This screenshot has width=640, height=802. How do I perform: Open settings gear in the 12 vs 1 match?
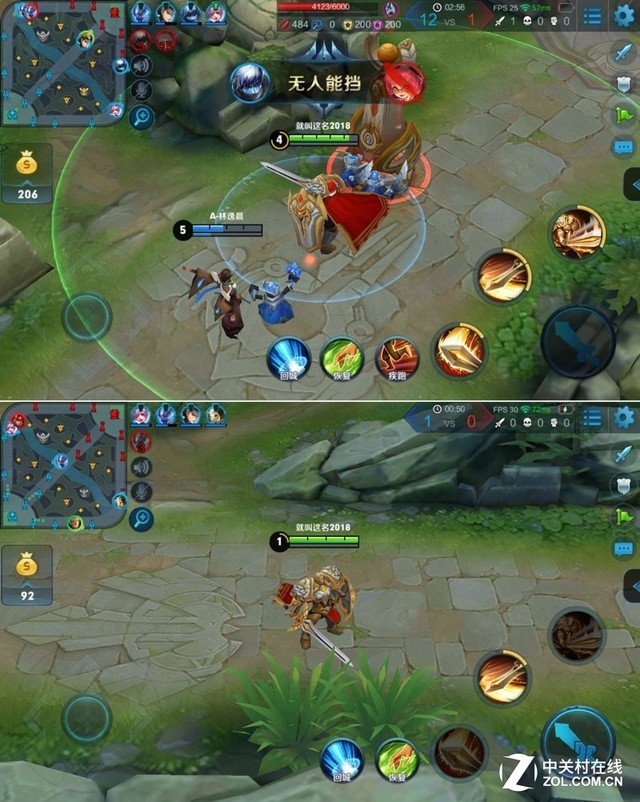tap(625, 16)
